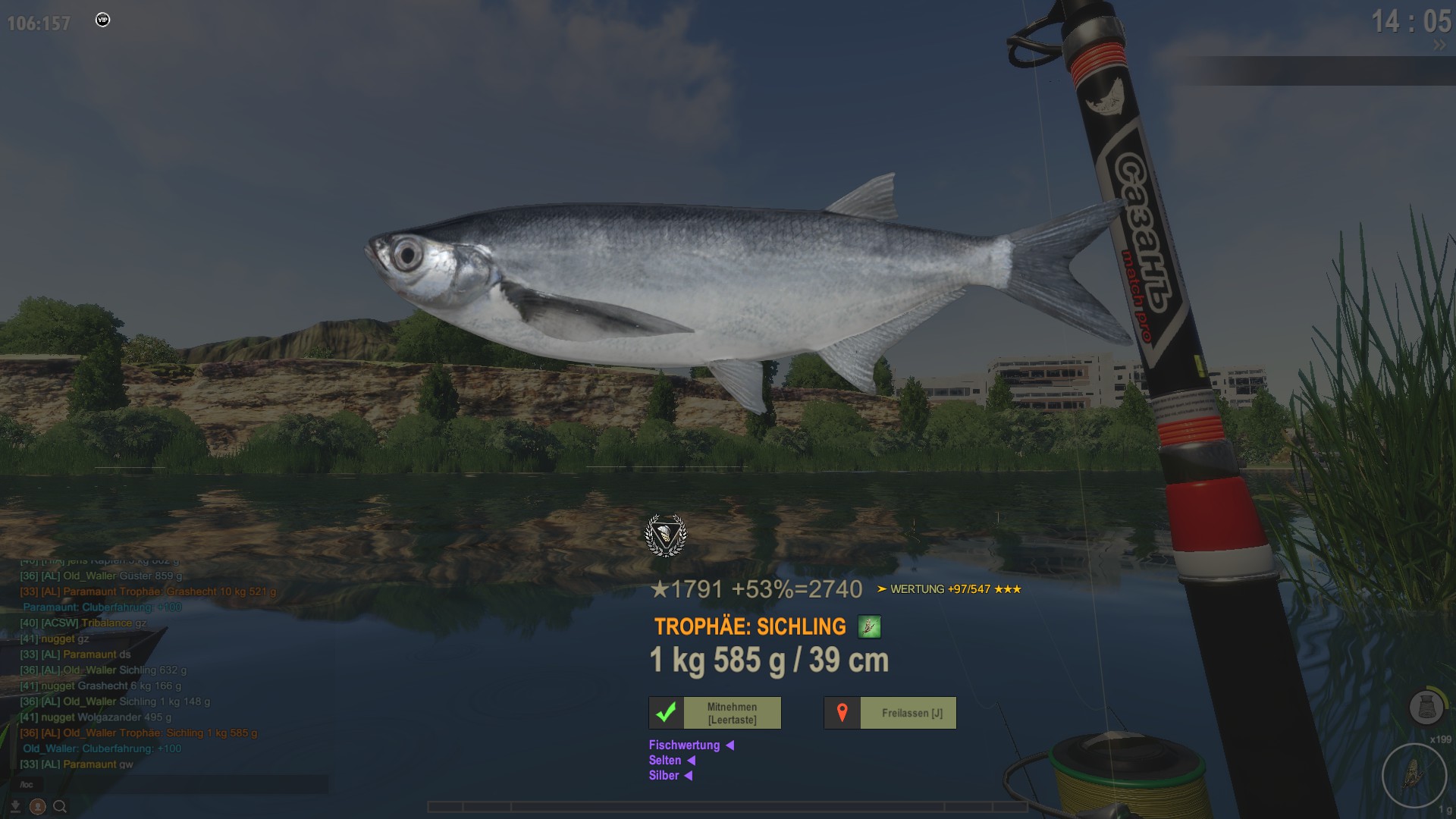Release the fish with Freilassen button
The height and width of the screenshot is (819, 1456).
(x=890, y=713)
